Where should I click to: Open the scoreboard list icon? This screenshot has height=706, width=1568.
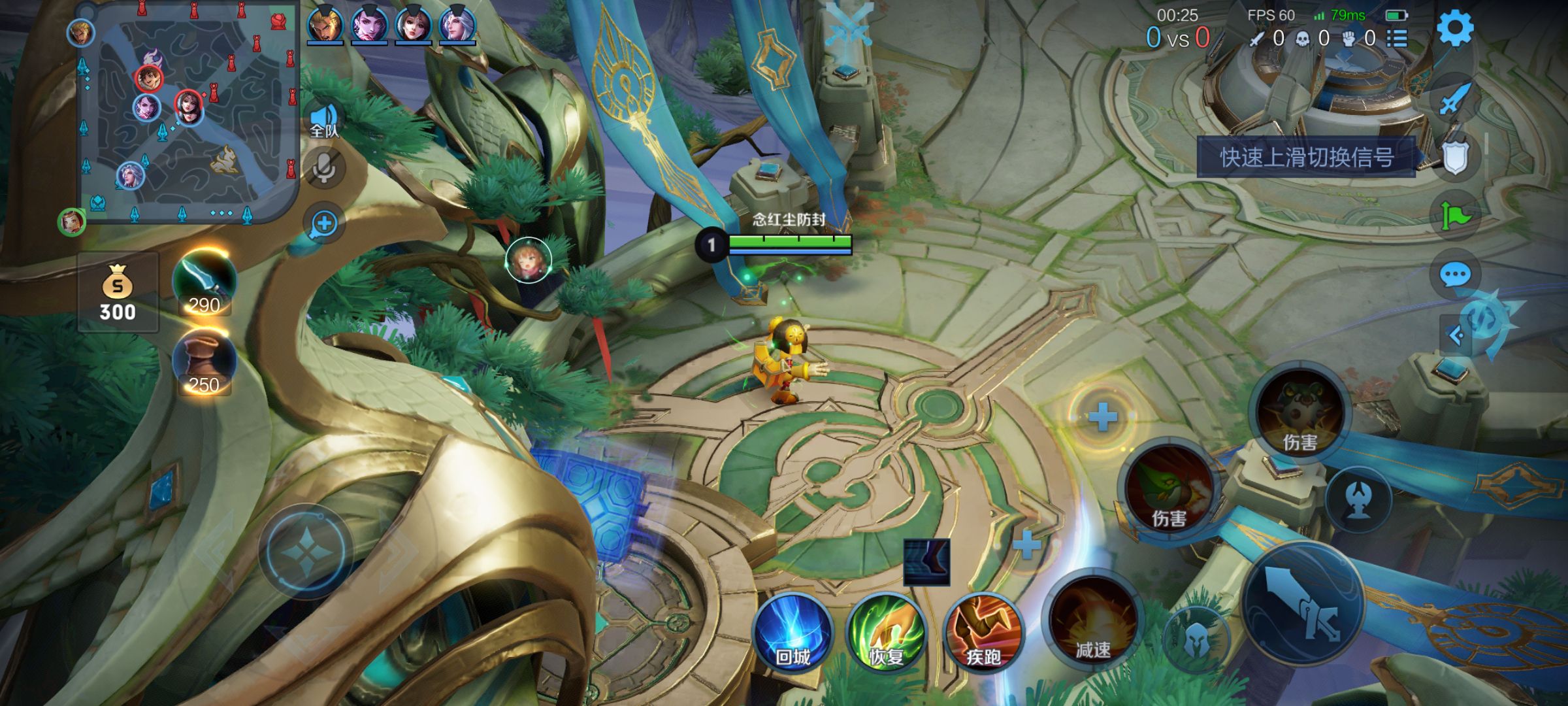[1397, 39]
